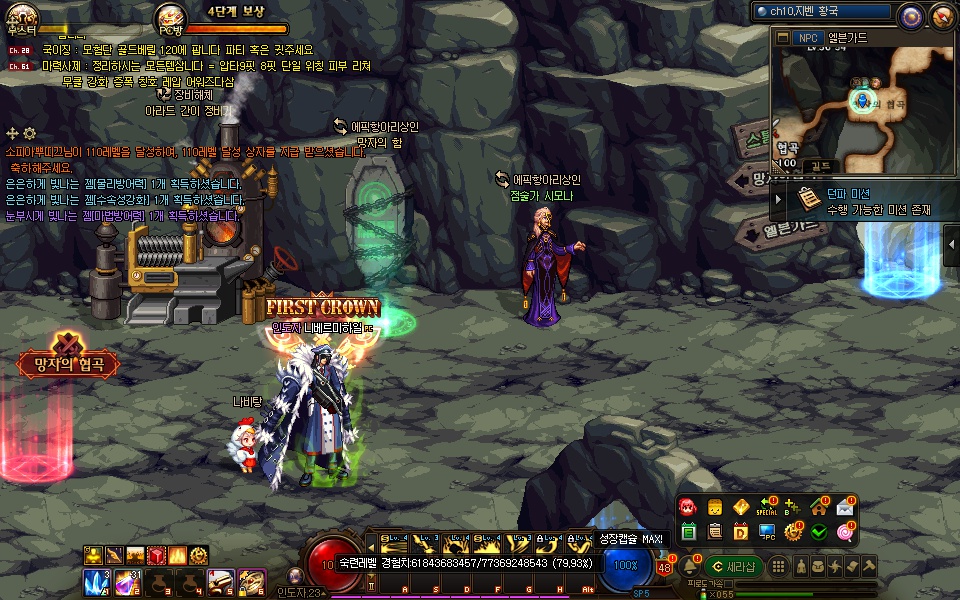Open the SPECIAL event icon

767,508
